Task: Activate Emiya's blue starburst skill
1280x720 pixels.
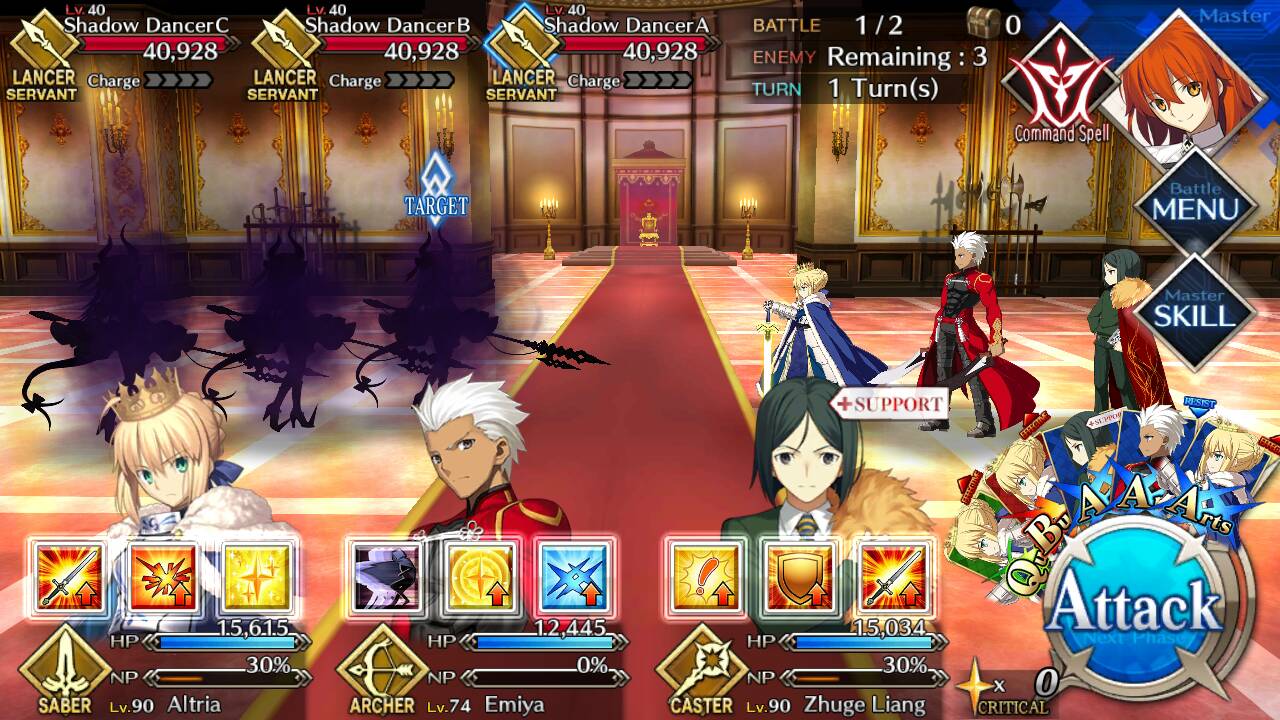Action: click(574, 576)
